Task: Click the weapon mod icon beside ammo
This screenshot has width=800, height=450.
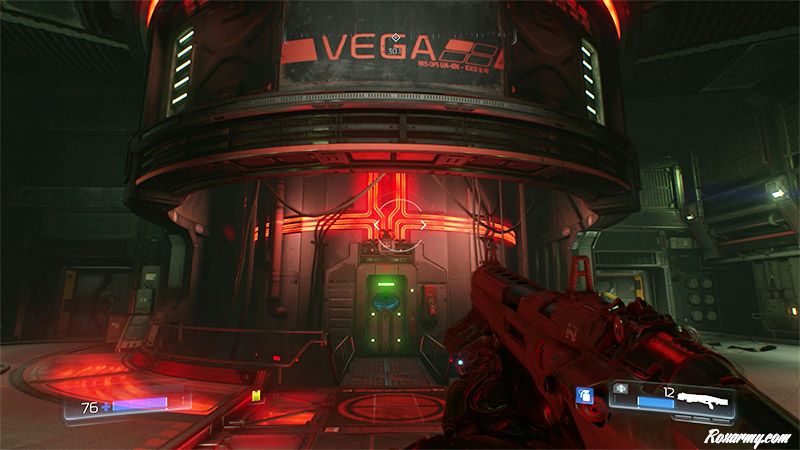Action: tap(620, 391)
